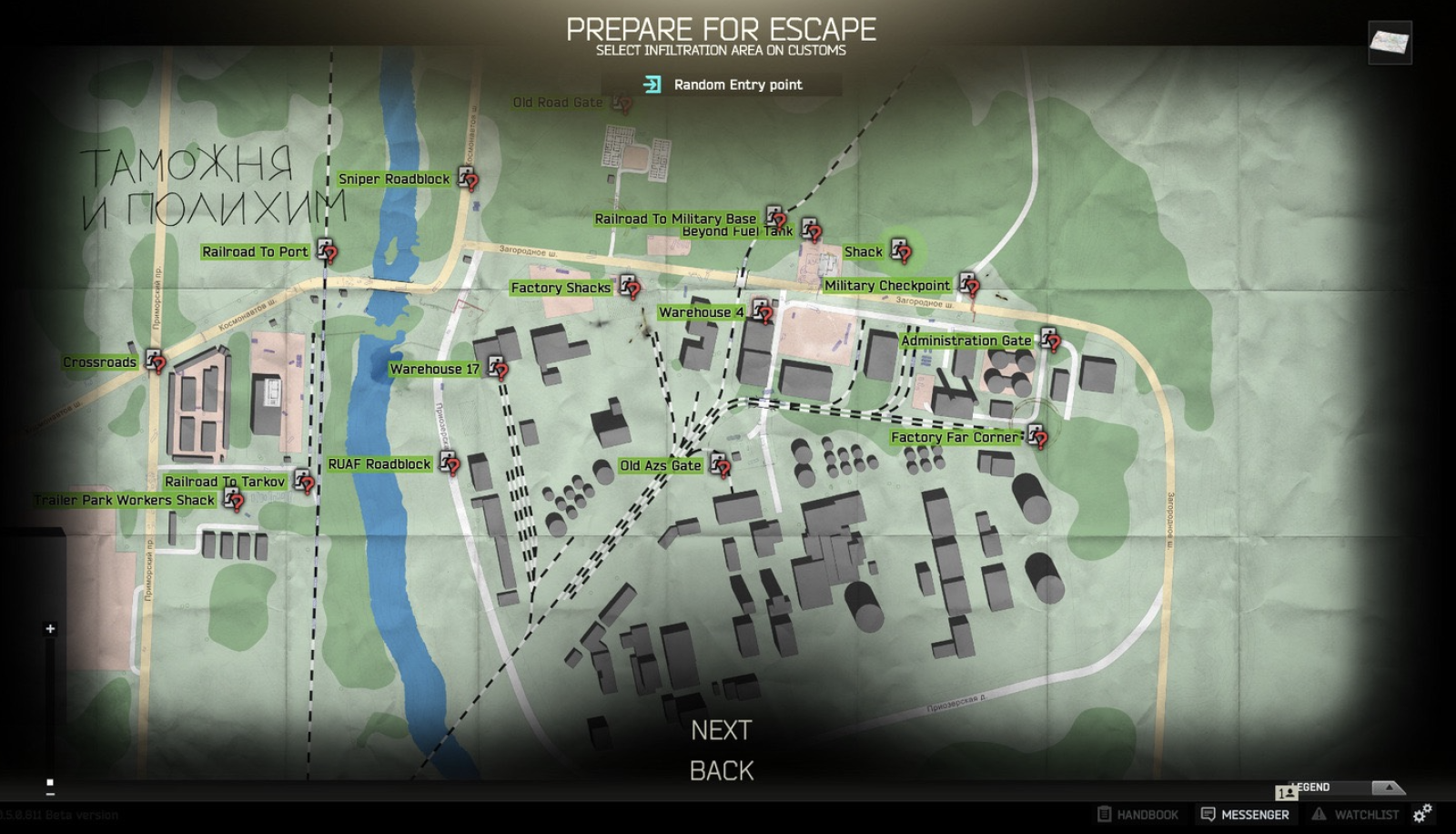Select the Administration Gate marker

tap(1048, 341)
